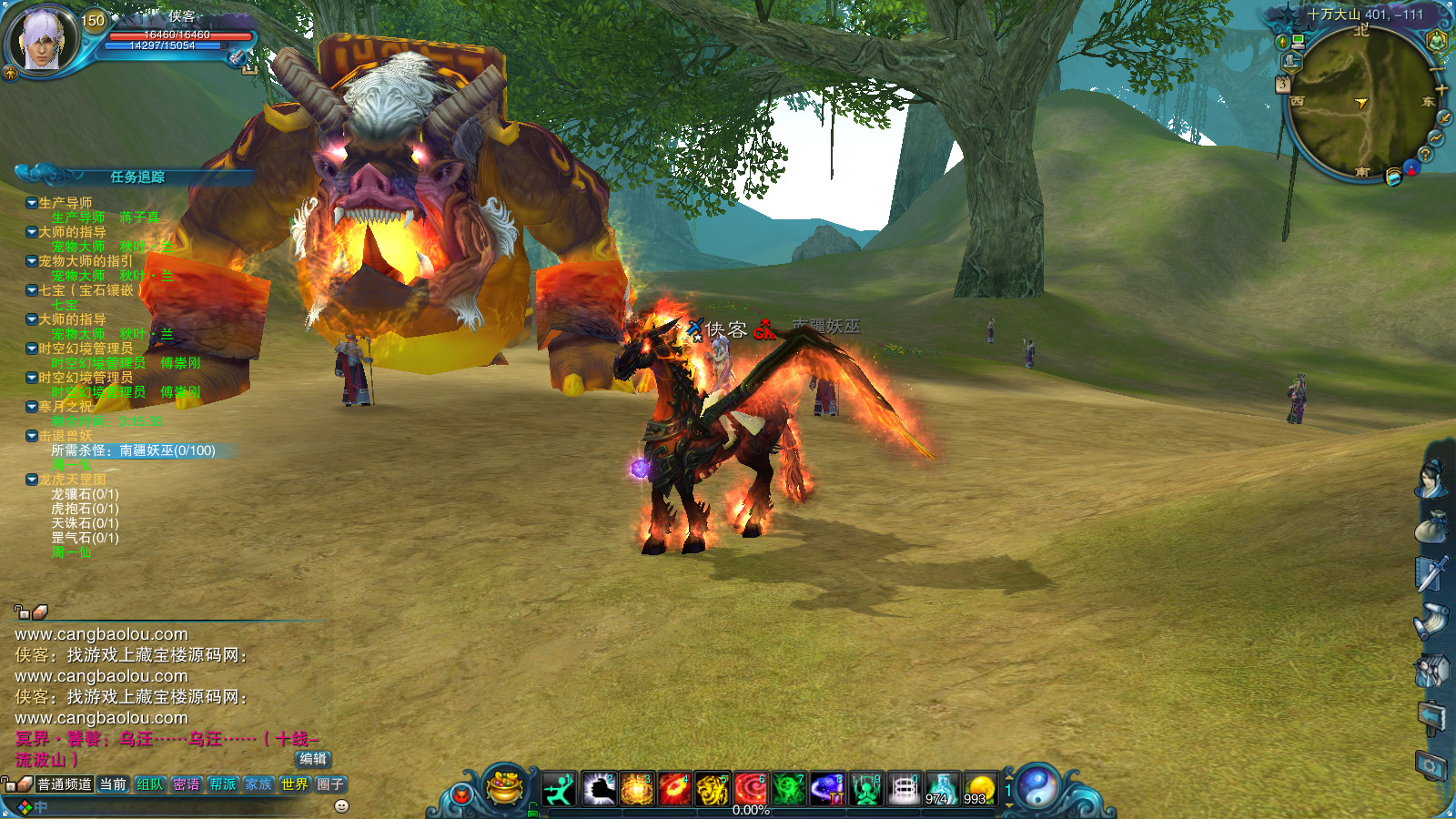
Task: Use the blue potion with 974 count
Action: [941, 789]
